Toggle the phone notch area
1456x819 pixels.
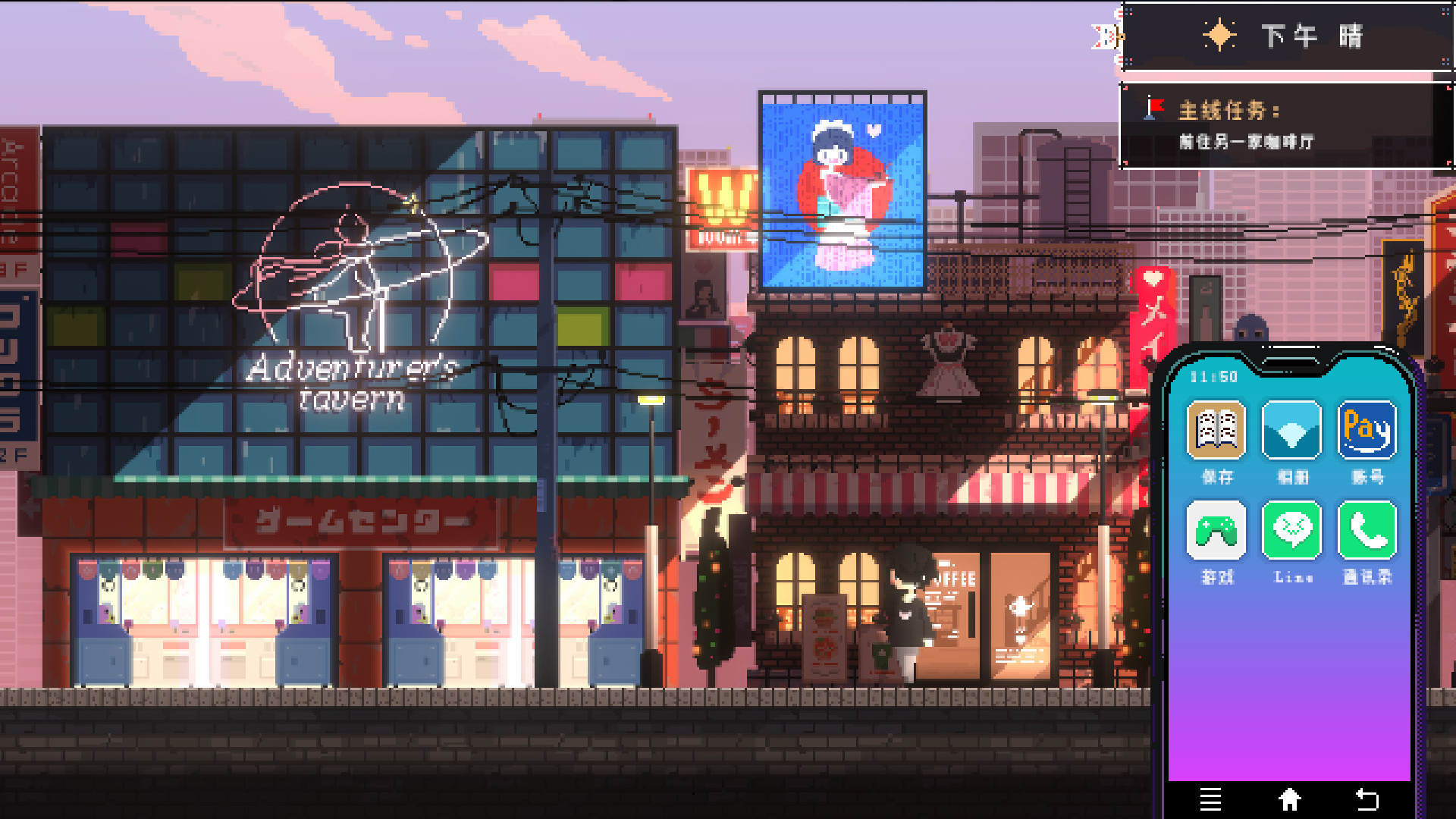[x=1291, y=363]
